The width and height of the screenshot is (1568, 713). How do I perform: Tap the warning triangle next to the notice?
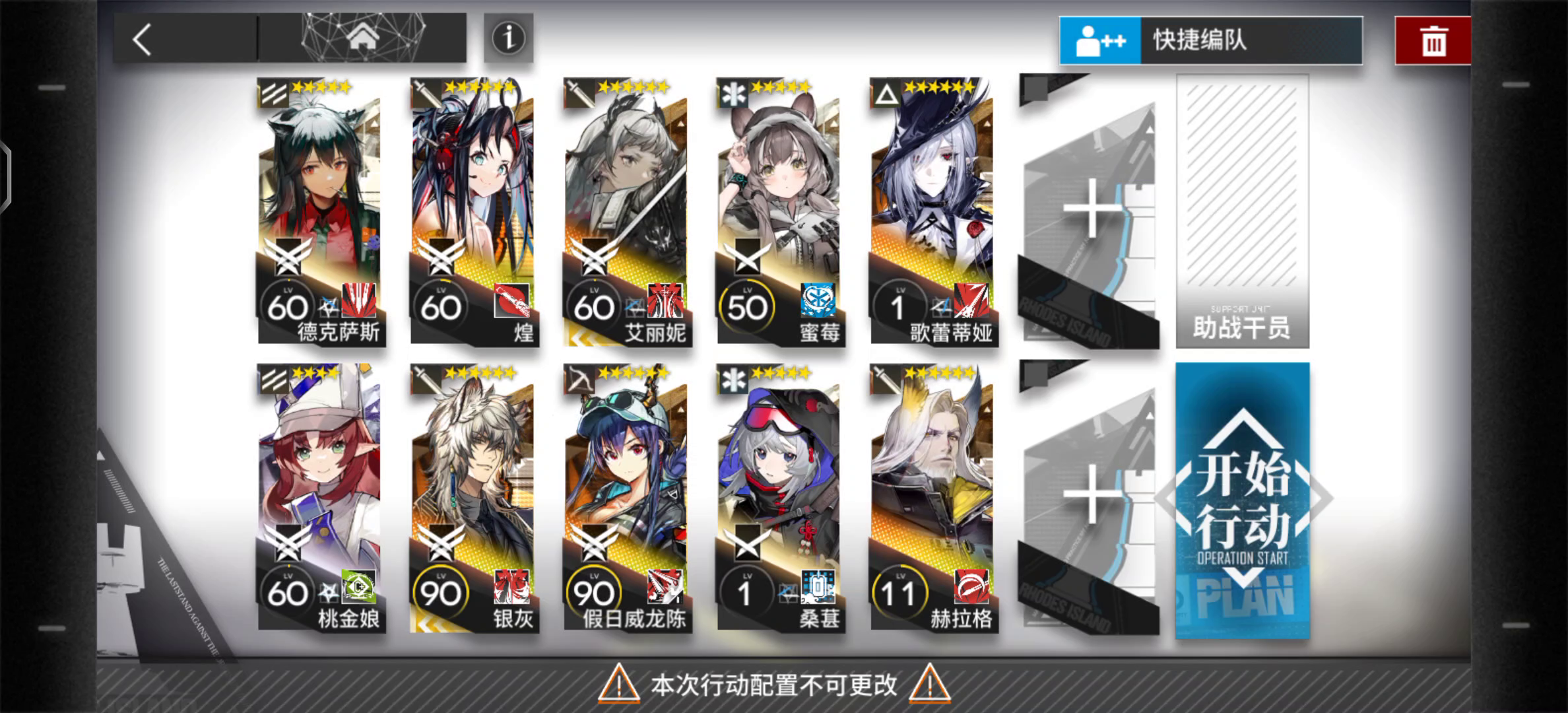tap(620, 687)
